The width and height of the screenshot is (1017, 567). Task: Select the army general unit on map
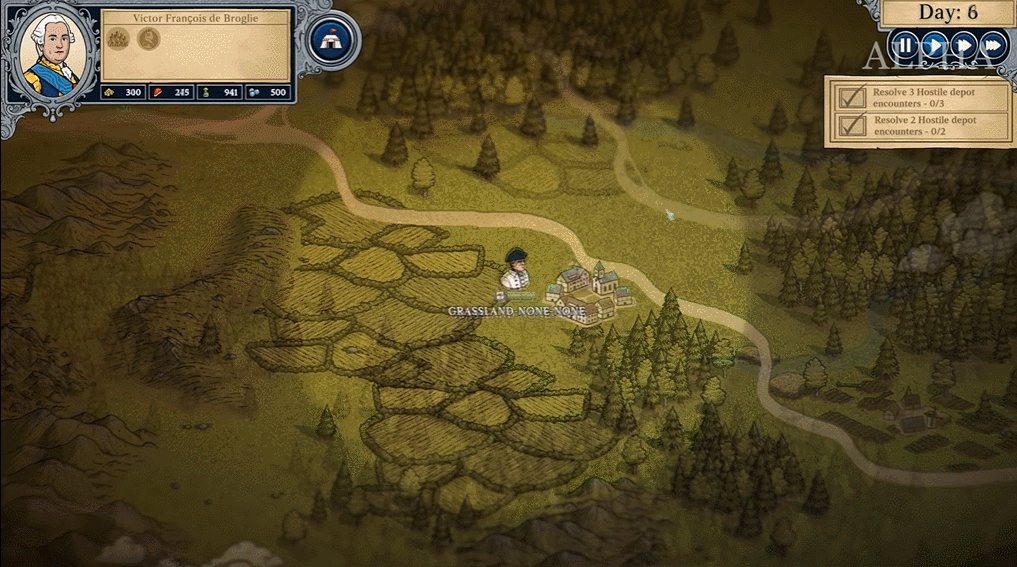pyautogui.click(x=517, y=270)
